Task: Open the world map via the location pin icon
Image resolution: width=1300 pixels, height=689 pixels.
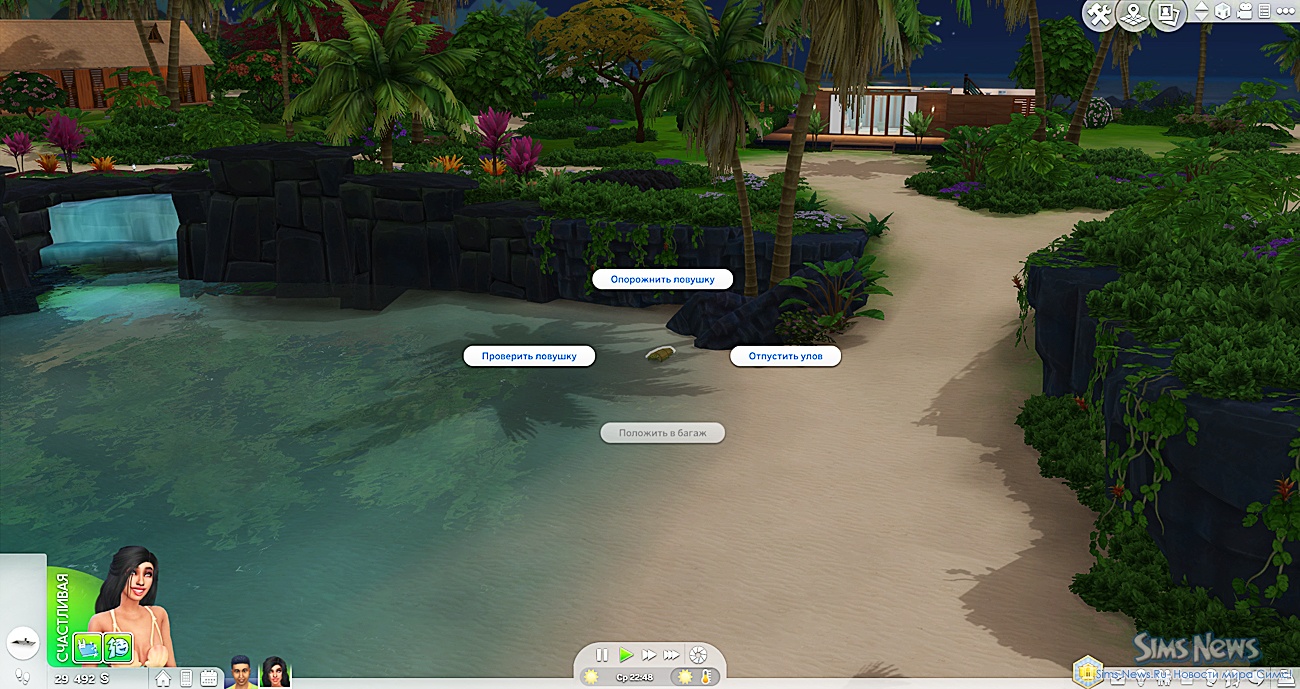Action: click(x=1132, y=14)
